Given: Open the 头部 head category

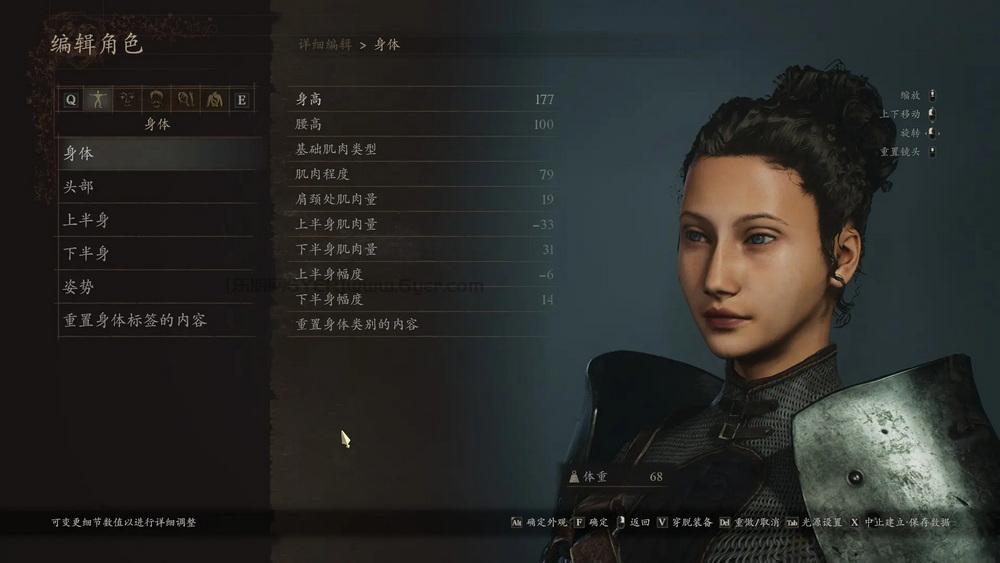Looking at the screenshot, I should tap(155, 187).
